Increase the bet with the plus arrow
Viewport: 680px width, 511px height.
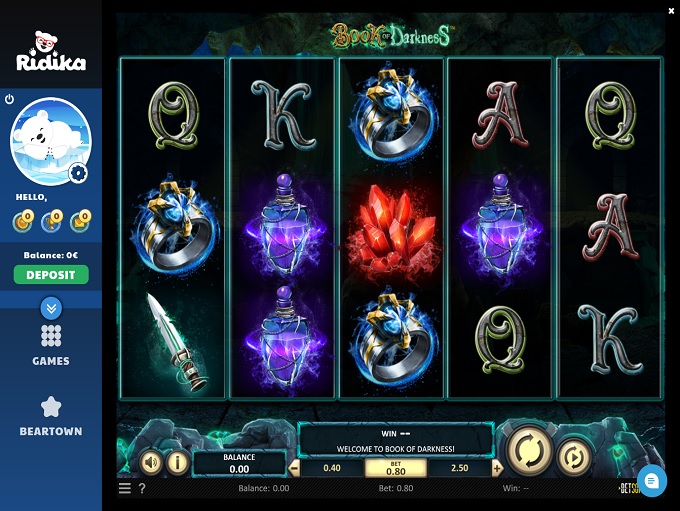point(497,468)
